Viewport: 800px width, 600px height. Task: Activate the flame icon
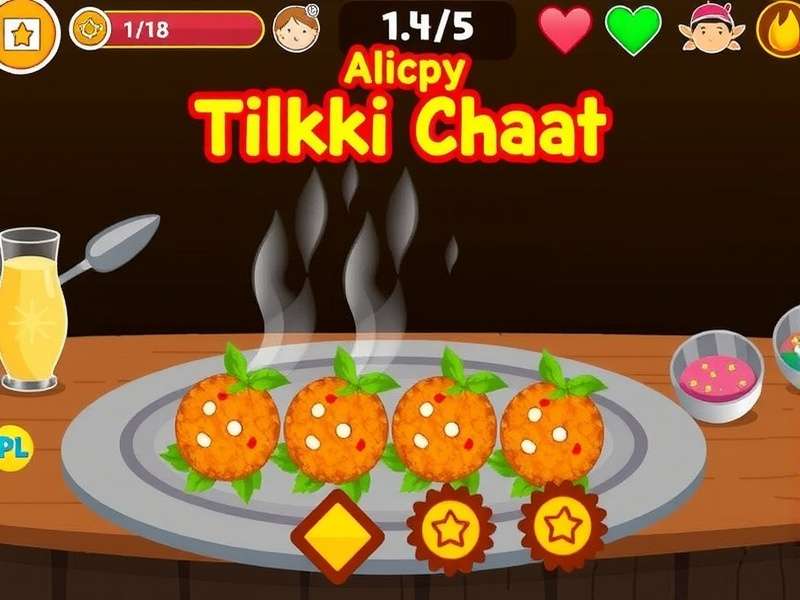point(780,29)
